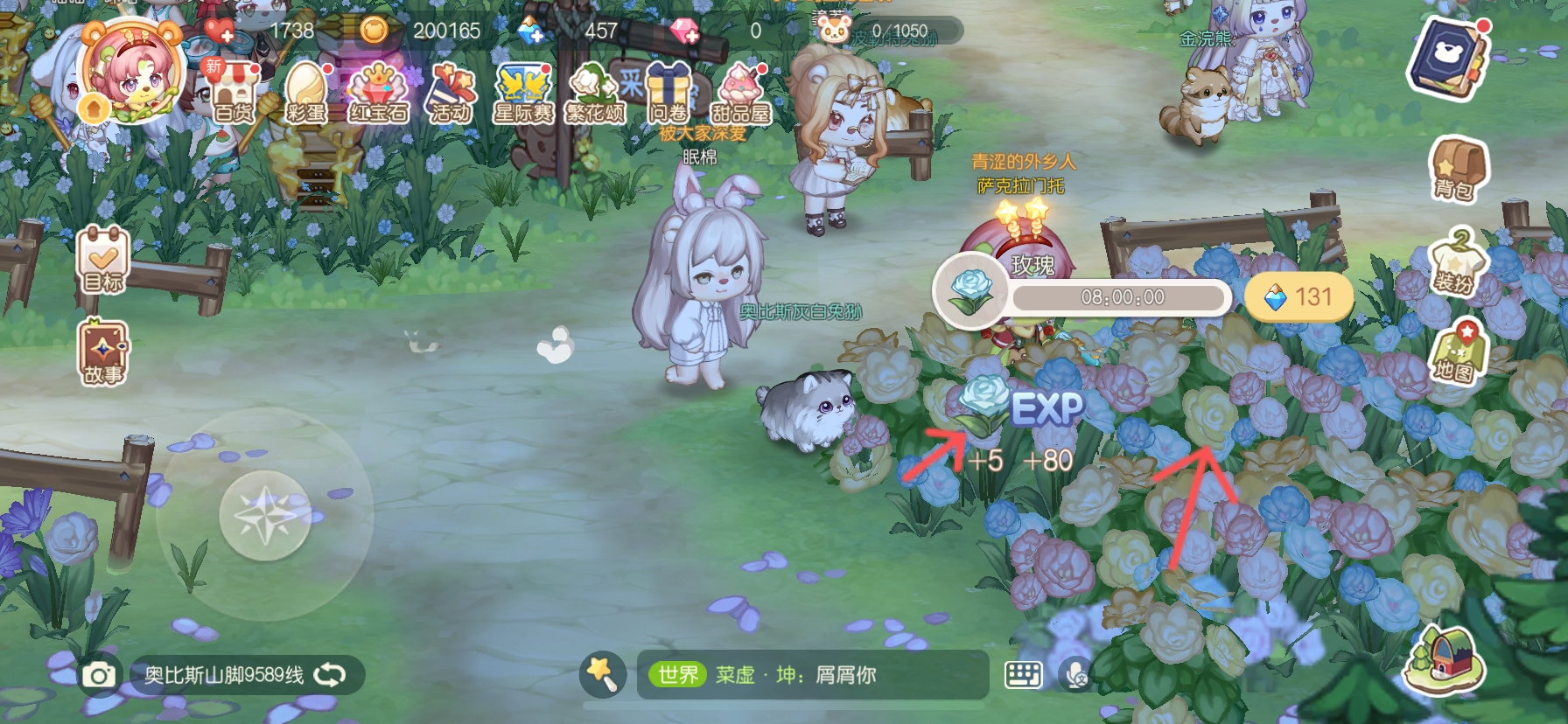Open the camera screenshot tool
Screen dimensions: 1568x724
coord(99,674)
